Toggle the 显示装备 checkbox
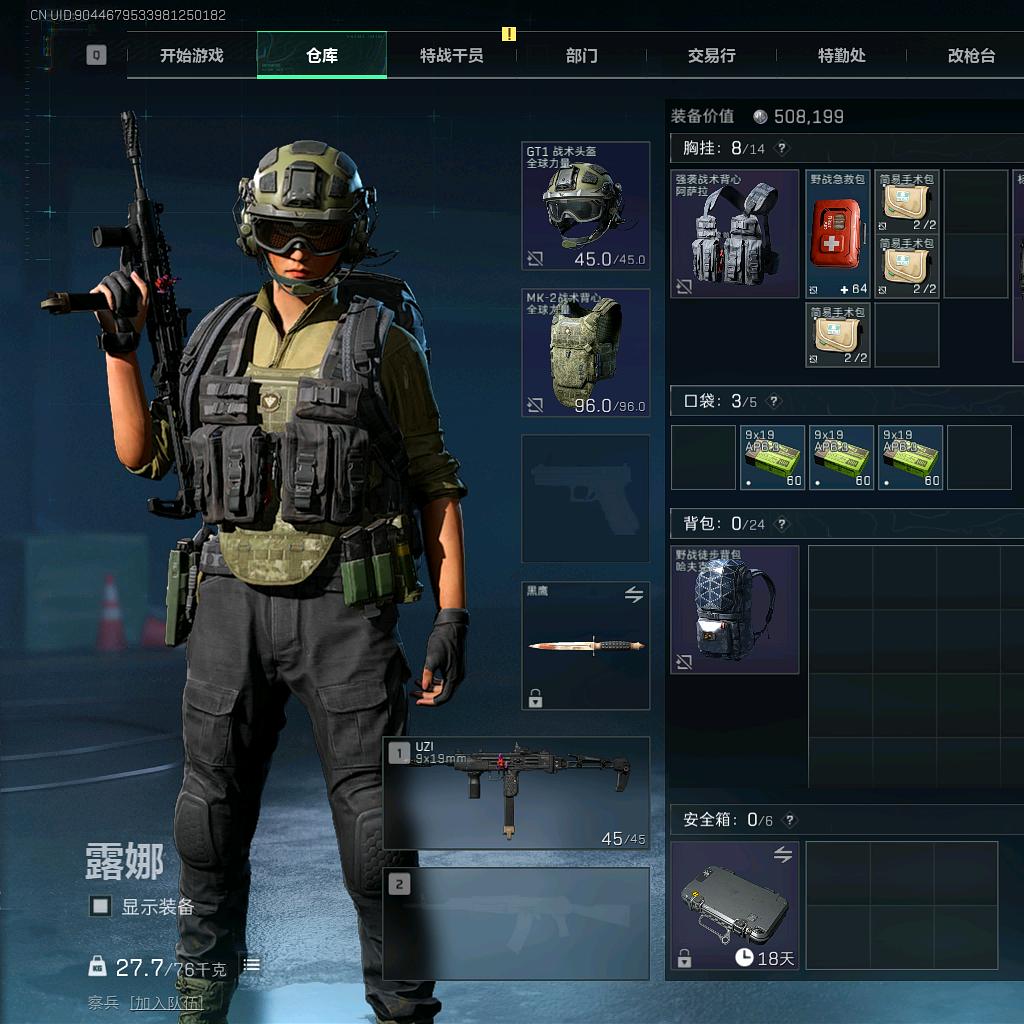The height and width of the screenshot is (1024, 1024). [100, 906]
